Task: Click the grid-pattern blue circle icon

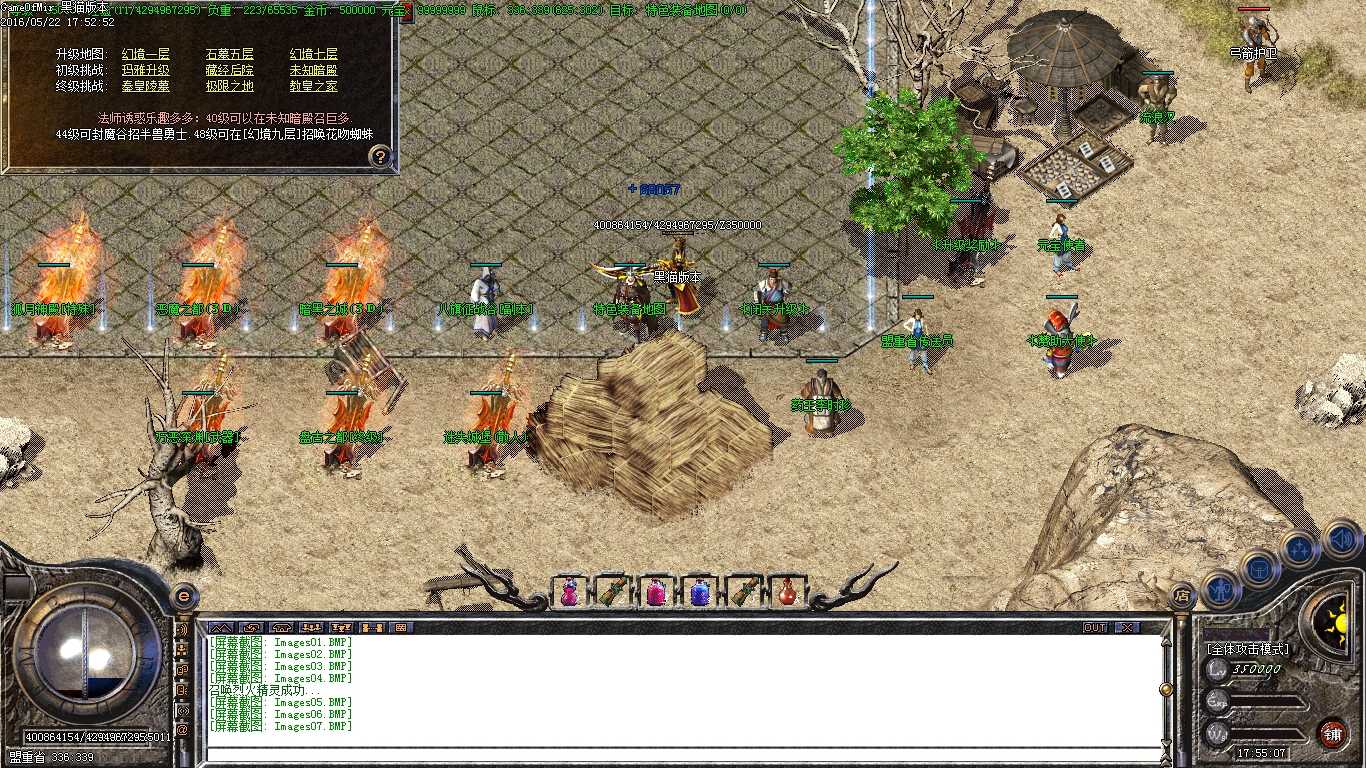Action: [1259, 570]
